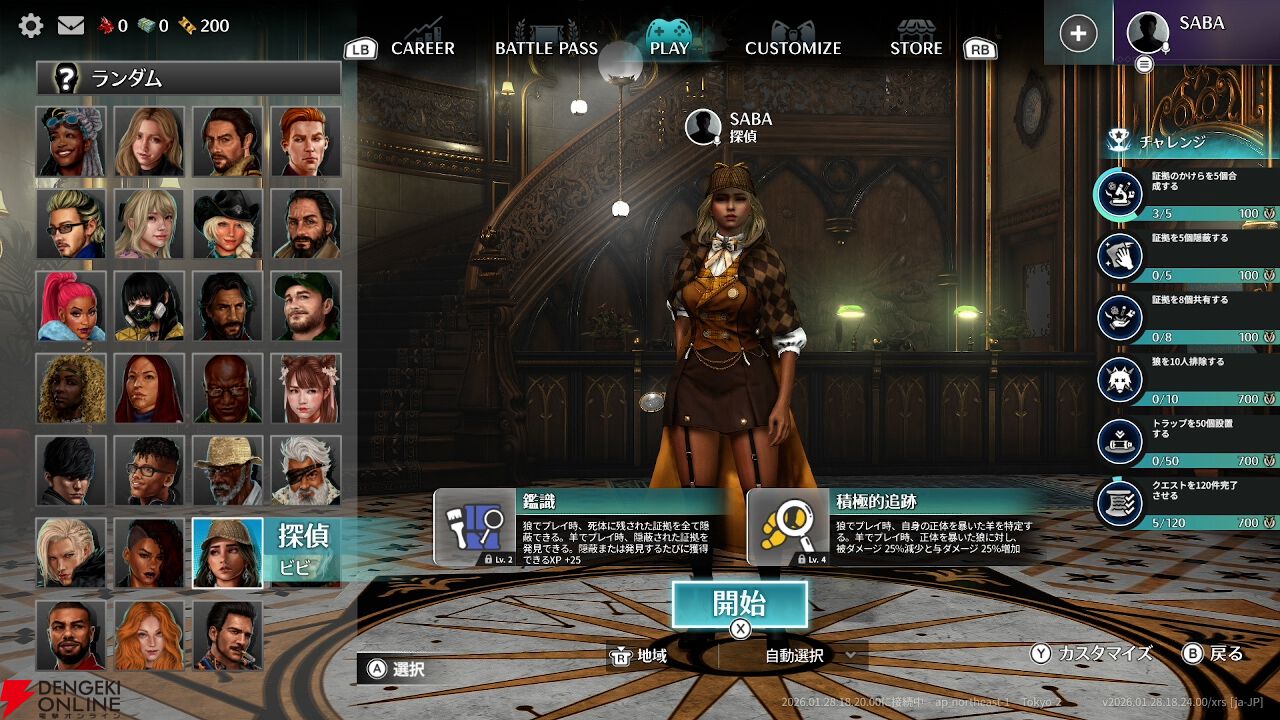Select the 積極的追跡 pursuit ability card
The height and width of the screenshot is (720, 1280).
tap(895, 528)
